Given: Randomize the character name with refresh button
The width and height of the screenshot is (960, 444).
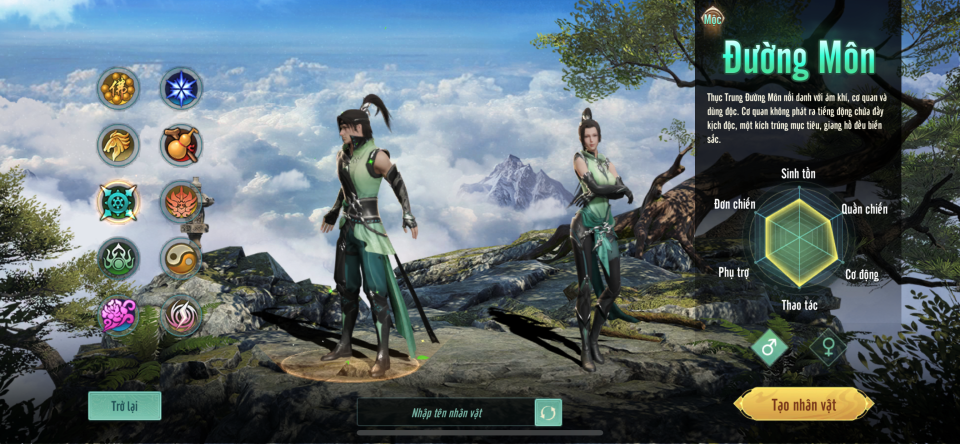Looking at the screenshot, I should pos(548,412).
